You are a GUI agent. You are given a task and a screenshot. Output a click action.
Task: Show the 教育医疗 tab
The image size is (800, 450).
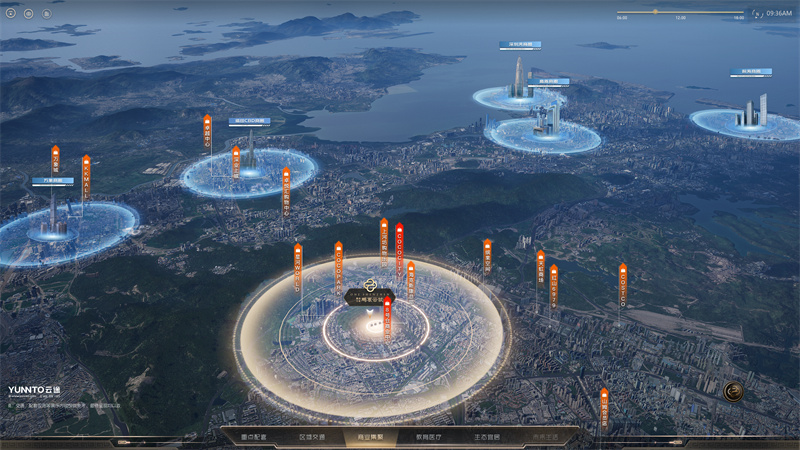click(x=429, y=437)
